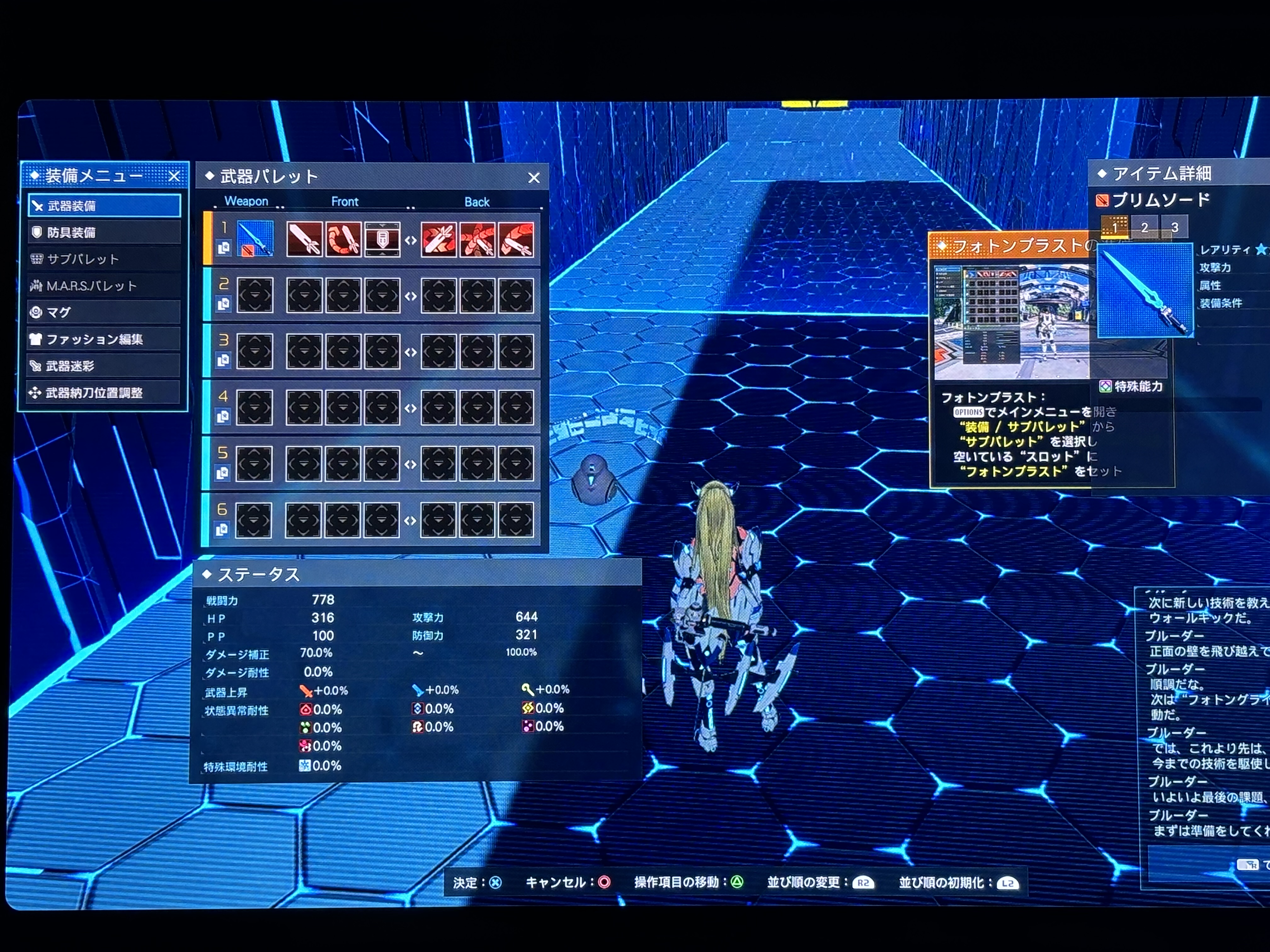
Task: Choose the サブパレット entry
Action: click(104, 259)
